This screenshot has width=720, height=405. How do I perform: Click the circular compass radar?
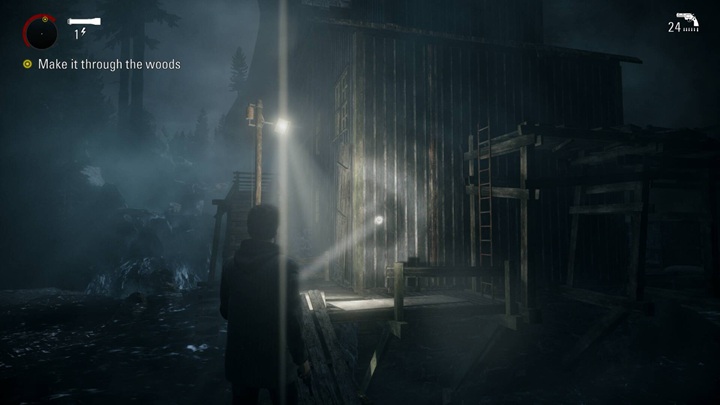41,33
